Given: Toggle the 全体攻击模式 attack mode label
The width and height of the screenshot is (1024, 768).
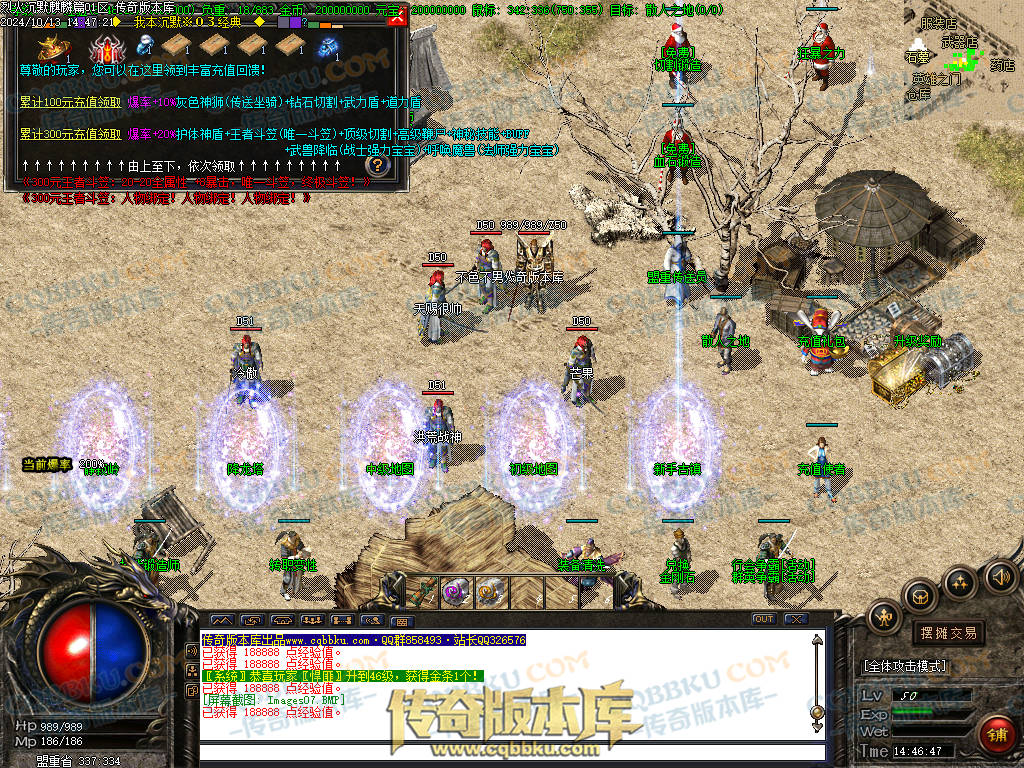Looking at the screenshot, I should pos(905,665).
